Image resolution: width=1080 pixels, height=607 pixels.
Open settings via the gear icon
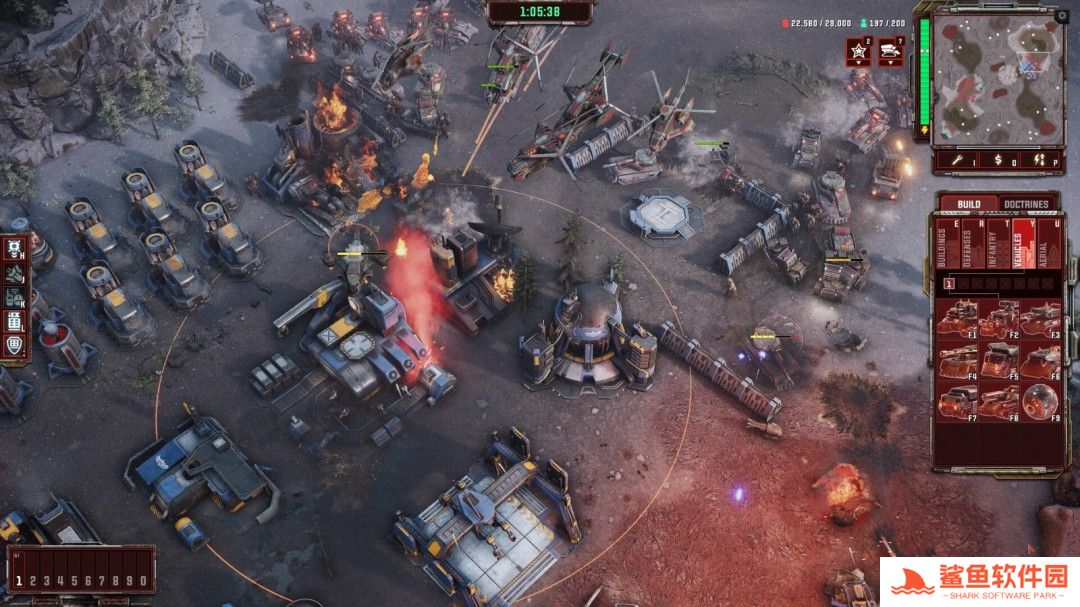(1062, 15)
